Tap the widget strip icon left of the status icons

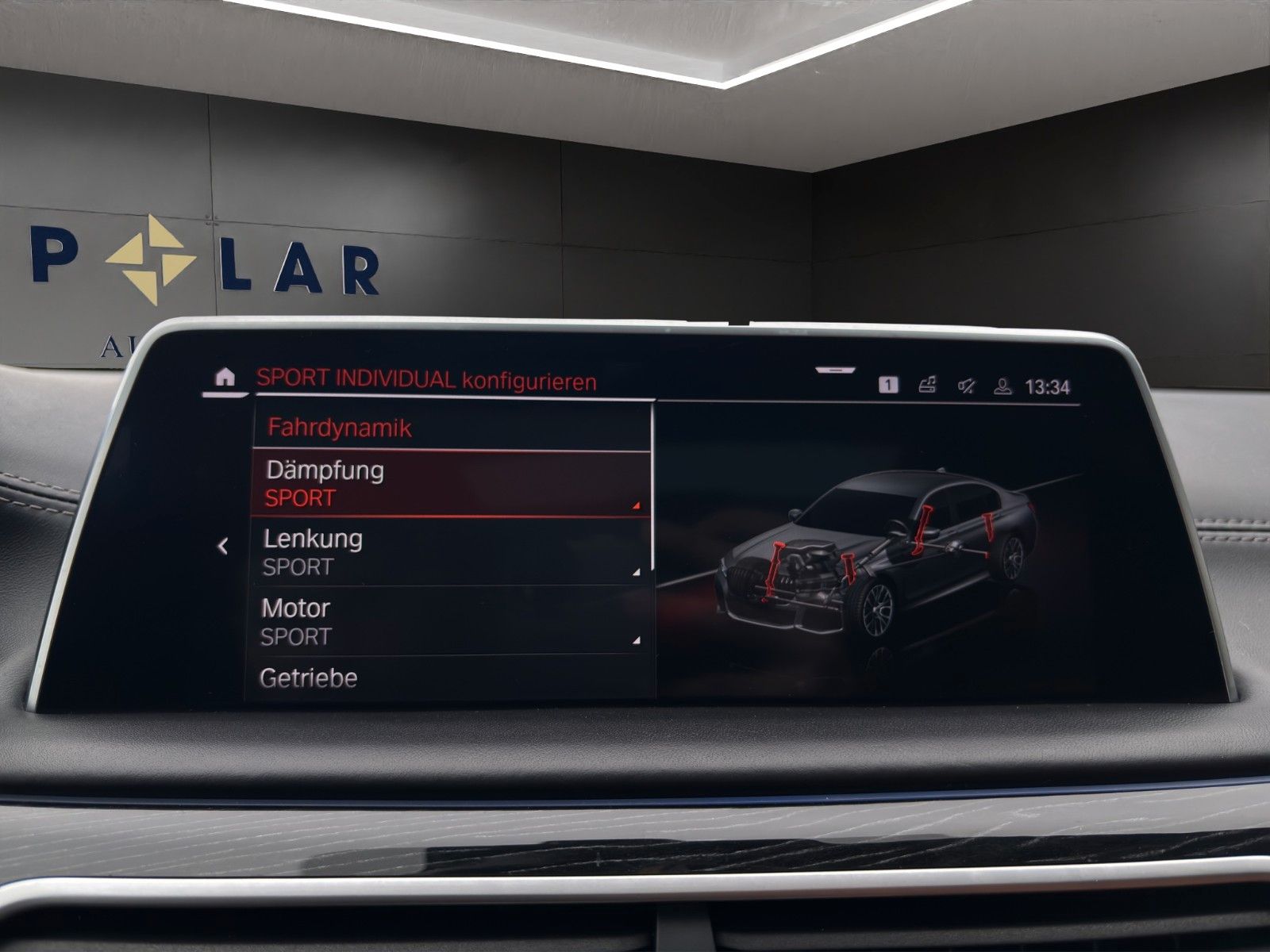[835, 368]
